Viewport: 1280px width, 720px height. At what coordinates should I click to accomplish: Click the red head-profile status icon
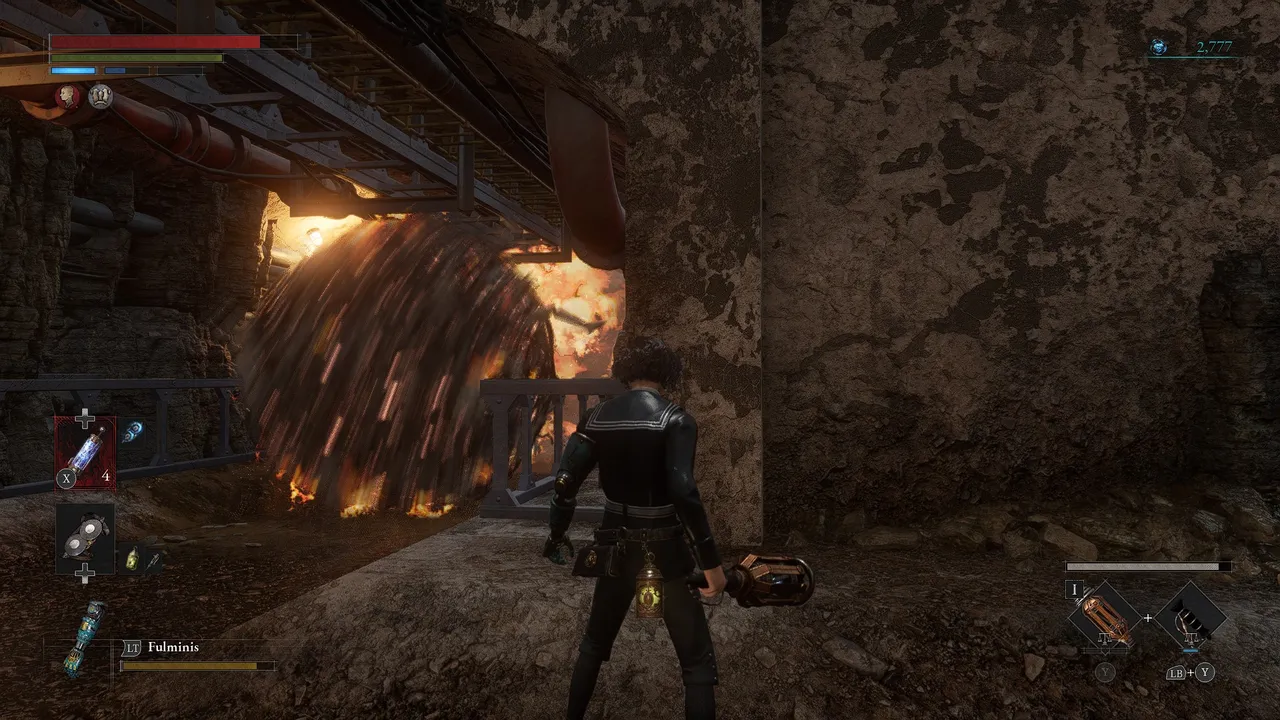pos(67,96)
